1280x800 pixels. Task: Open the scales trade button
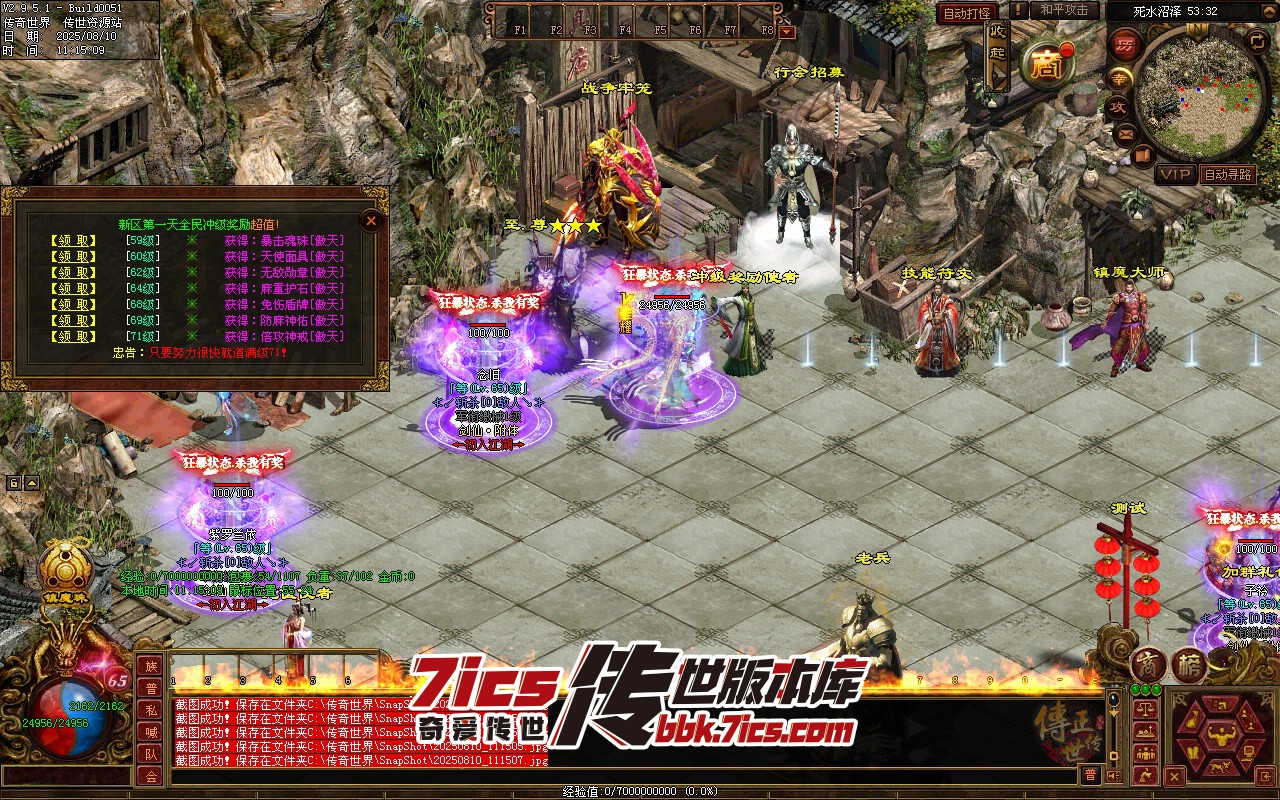point(1146,708)
